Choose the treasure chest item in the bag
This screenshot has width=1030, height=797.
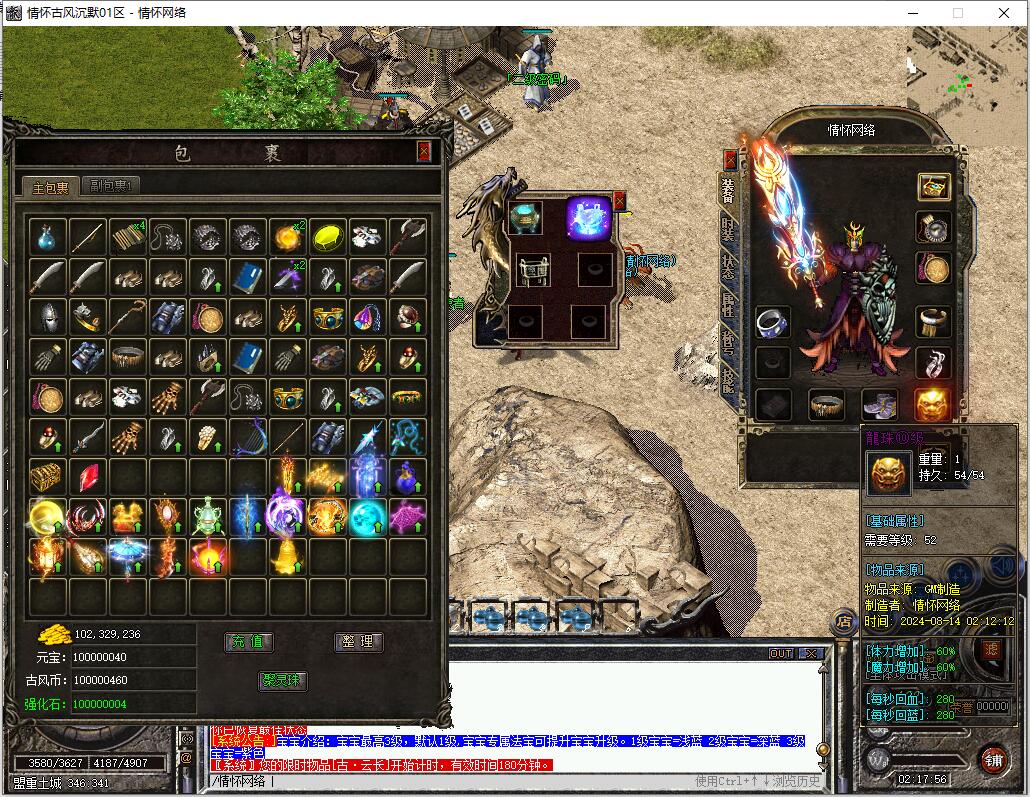pos(47,477)
